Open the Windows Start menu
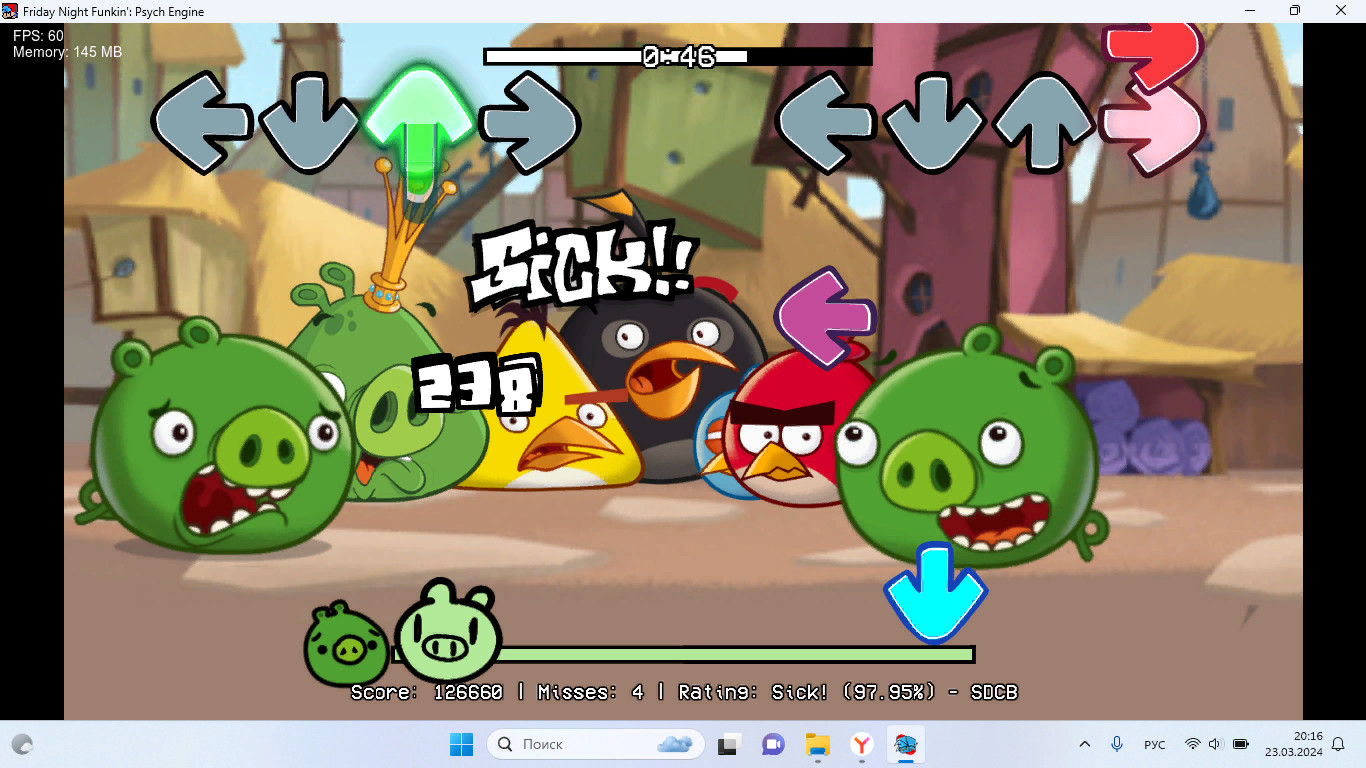The width and height of the screenshot is (1366, 768). point(461,744)
